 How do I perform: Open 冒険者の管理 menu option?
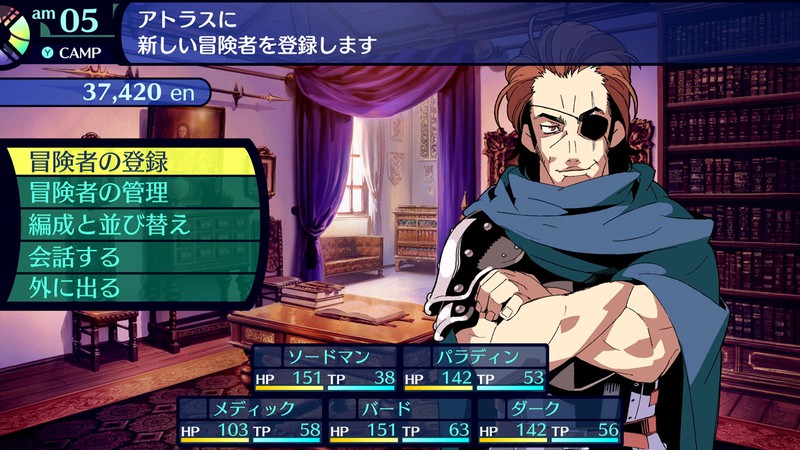(130, 193)
